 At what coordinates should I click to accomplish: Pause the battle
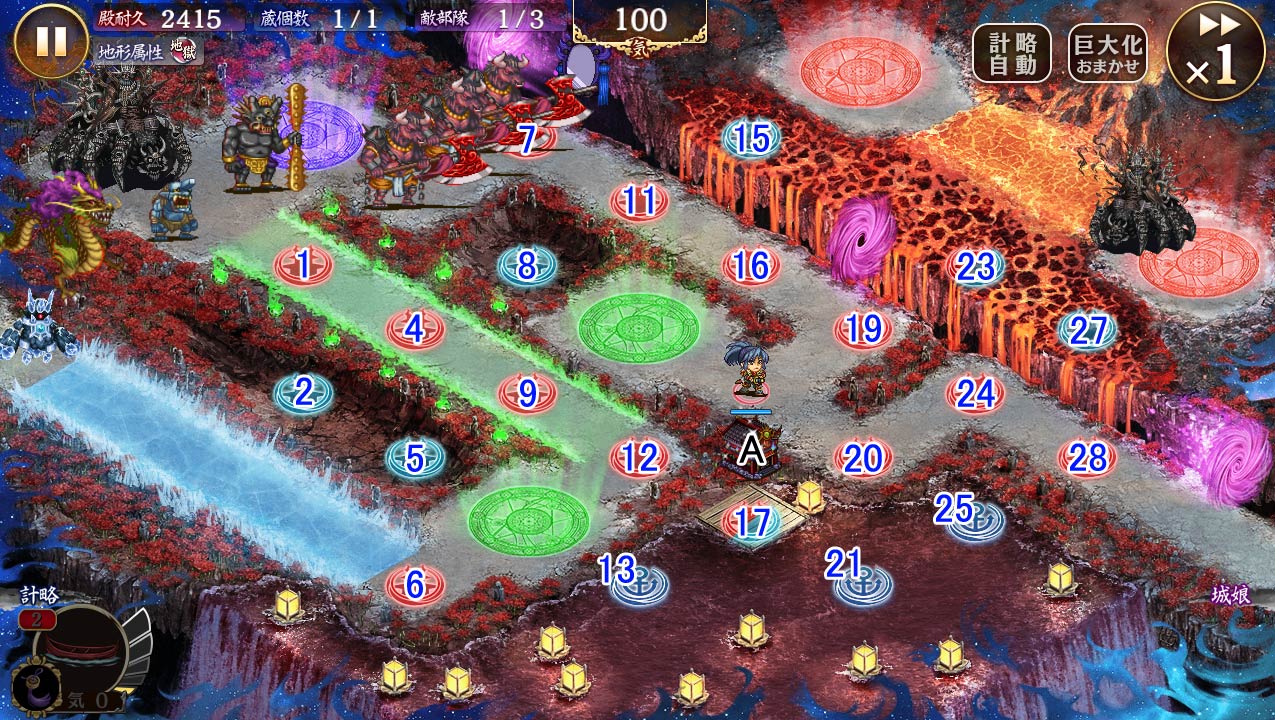(51, 41)
